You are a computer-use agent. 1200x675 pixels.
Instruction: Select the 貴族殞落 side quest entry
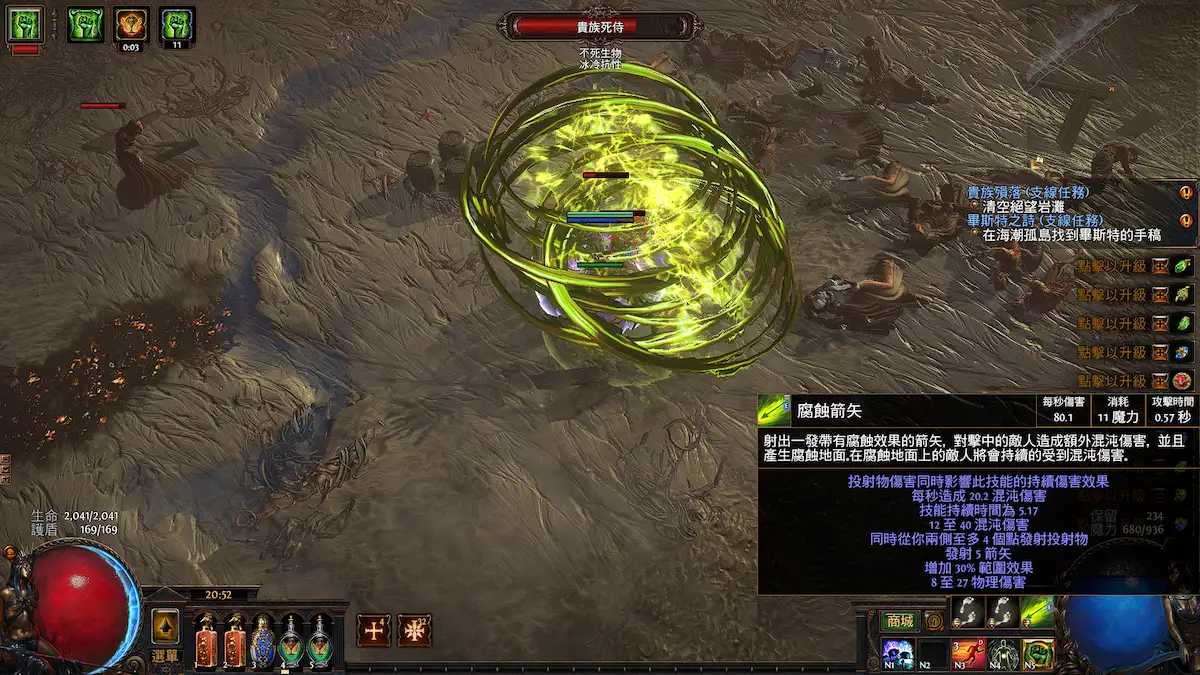tap(1028, 191)
